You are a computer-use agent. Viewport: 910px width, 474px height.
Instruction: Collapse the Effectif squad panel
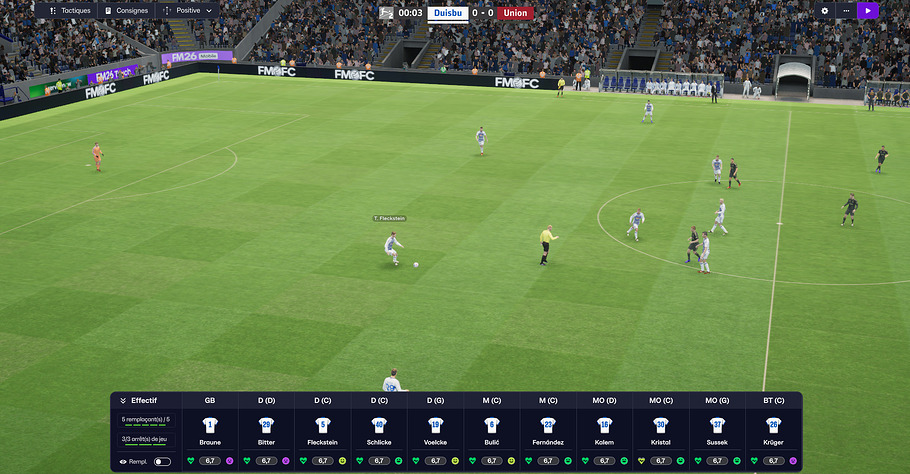pos(123,400)
